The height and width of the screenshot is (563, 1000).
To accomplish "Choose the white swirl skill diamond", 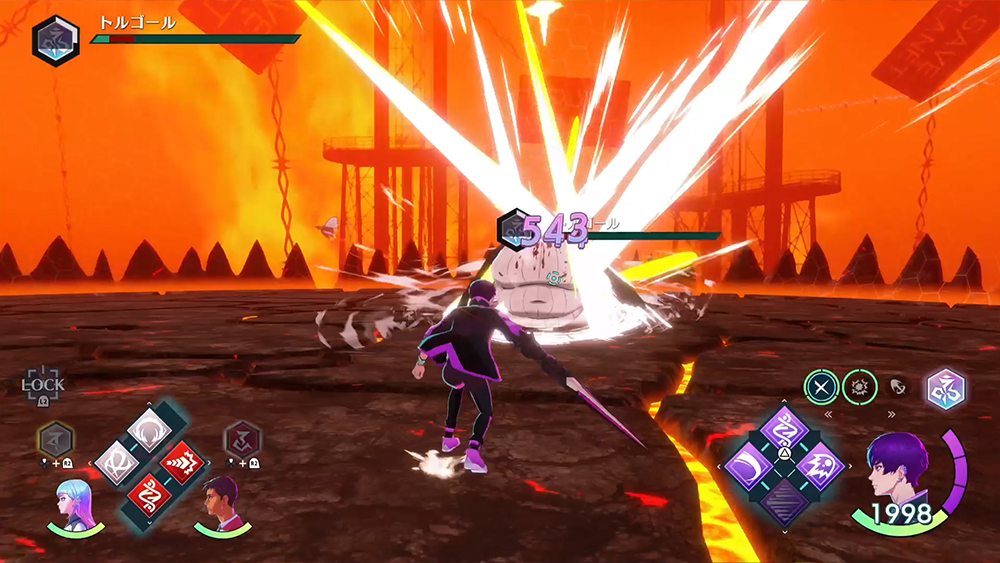I will coord(116,462).
